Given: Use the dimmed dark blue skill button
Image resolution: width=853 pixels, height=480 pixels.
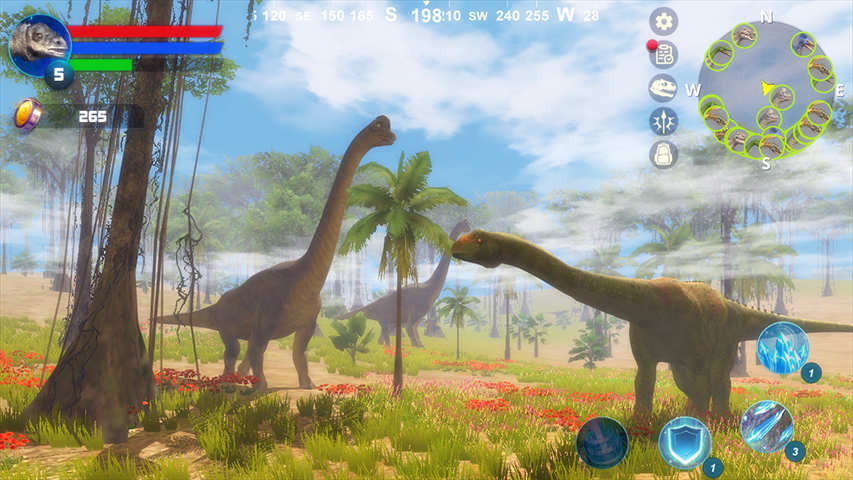Looking at the screenshot, I should 602,442.
